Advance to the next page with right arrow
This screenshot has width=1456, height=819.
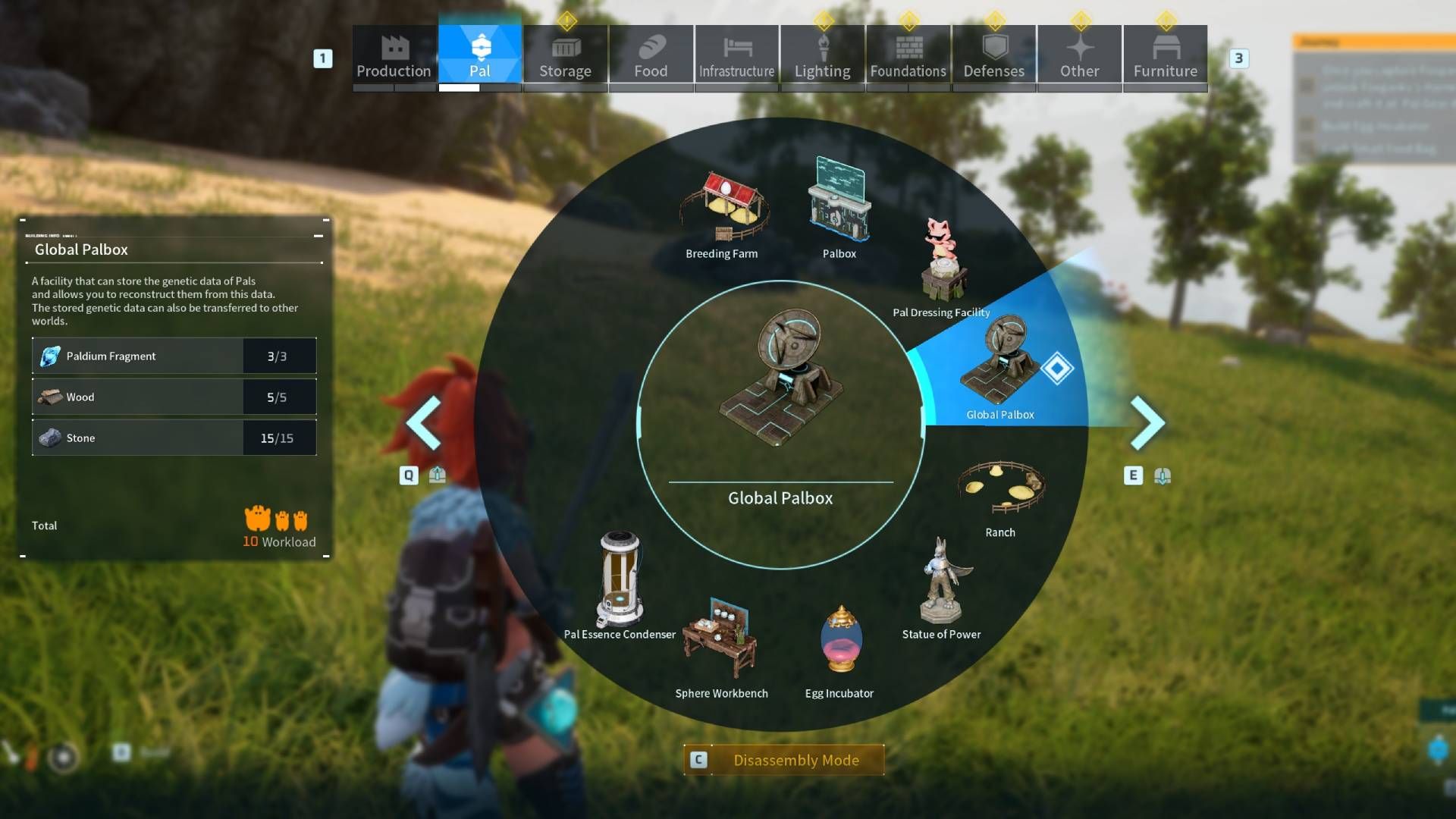tap(1147, 422)
